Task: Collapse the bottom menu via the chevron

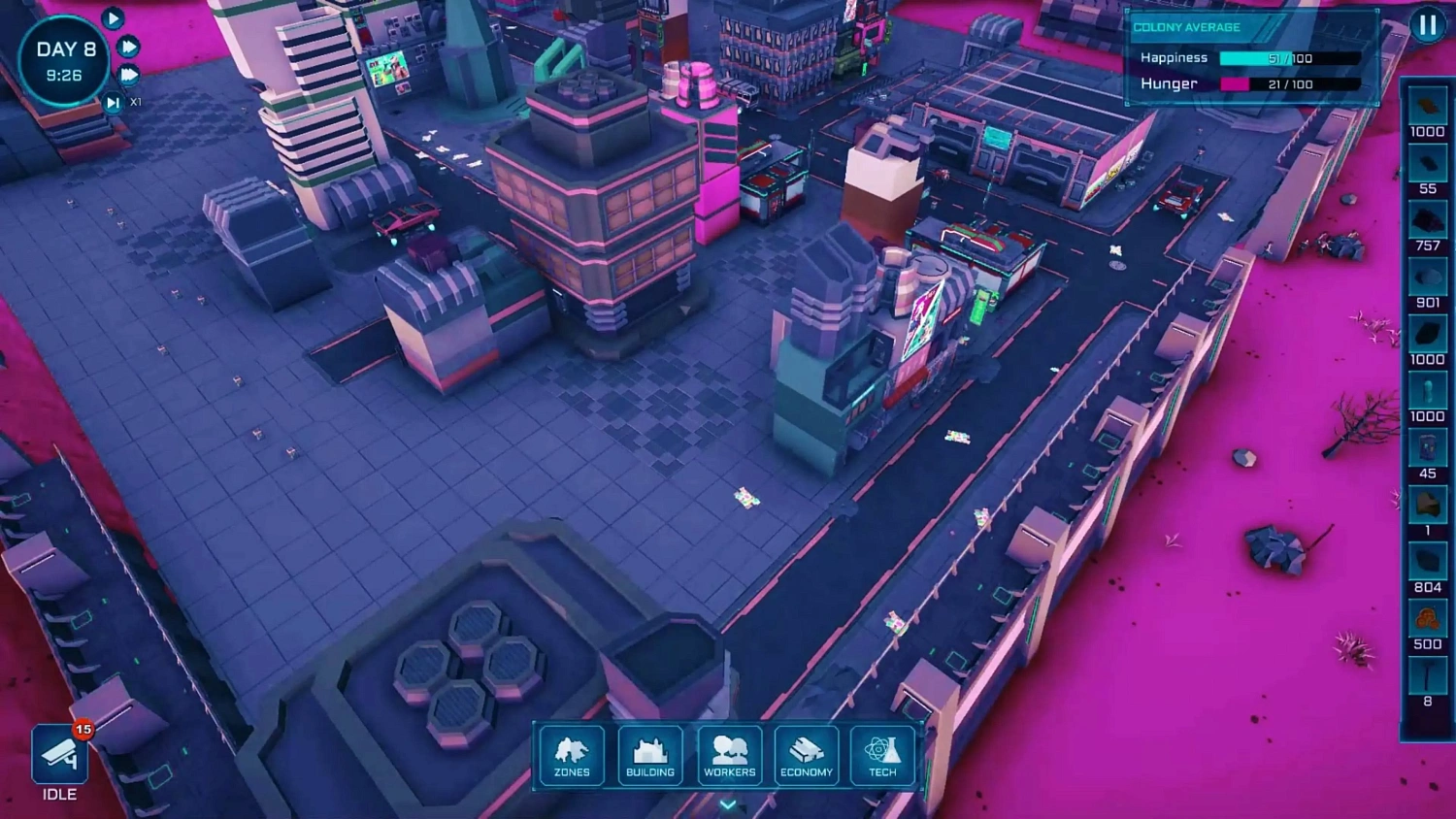Action: pyautogui.click(x=726, y=804)
